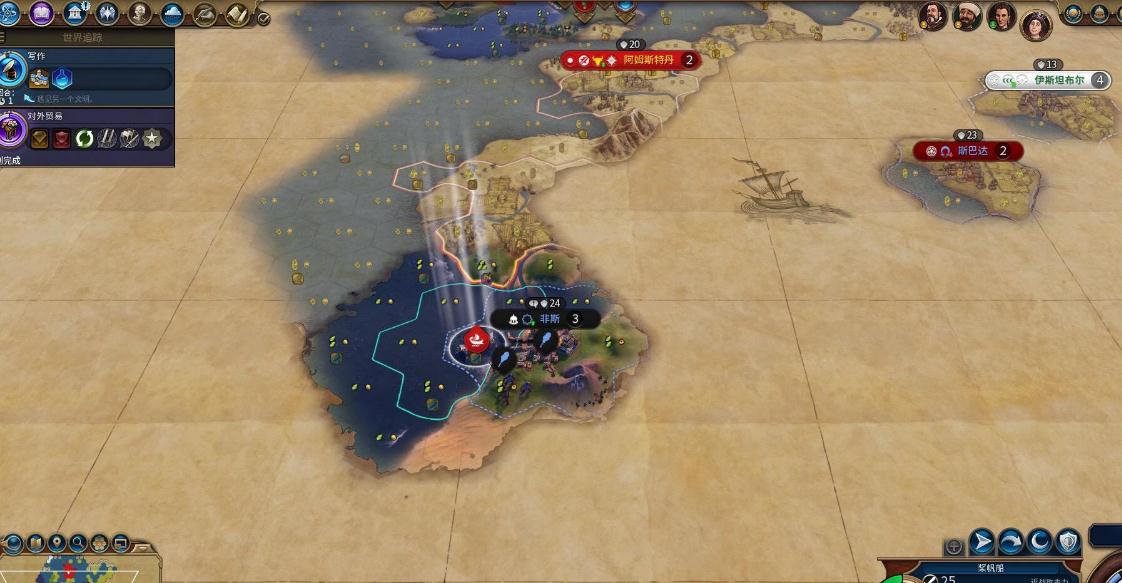The height and width of the screenshot is (583, 1122).
Task: Open the great people bust icon
Action: coord(140,13)
